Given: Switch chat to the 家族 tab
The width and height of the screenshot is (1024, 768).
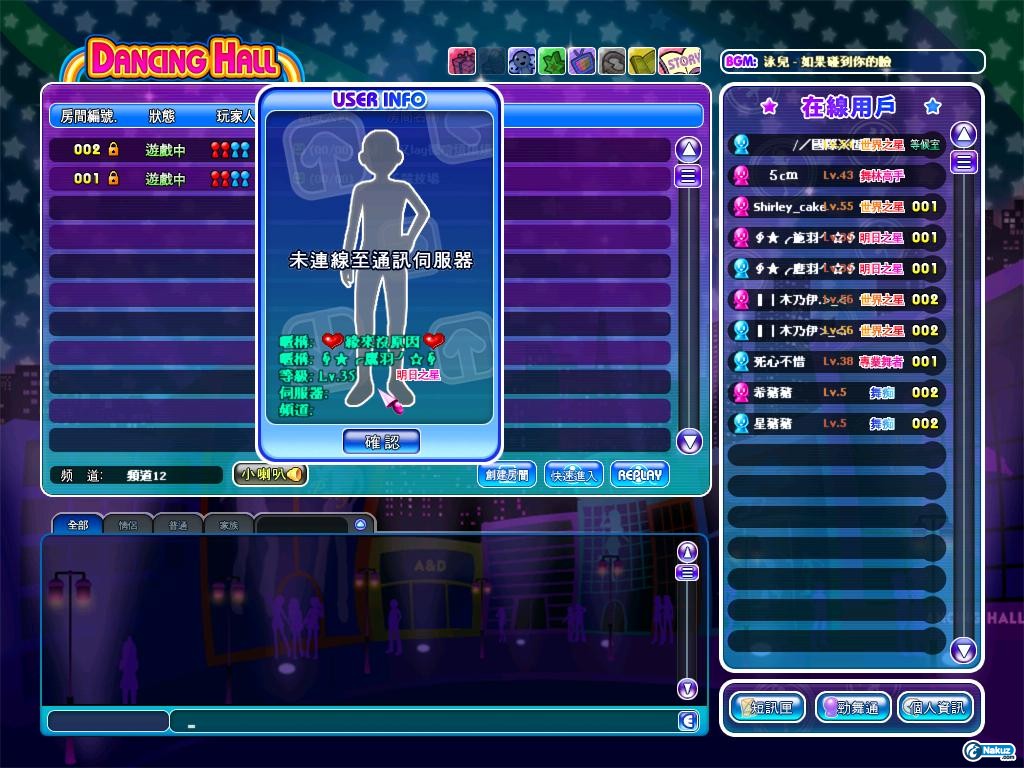Looking at the screenshot, I should point(229,524).
